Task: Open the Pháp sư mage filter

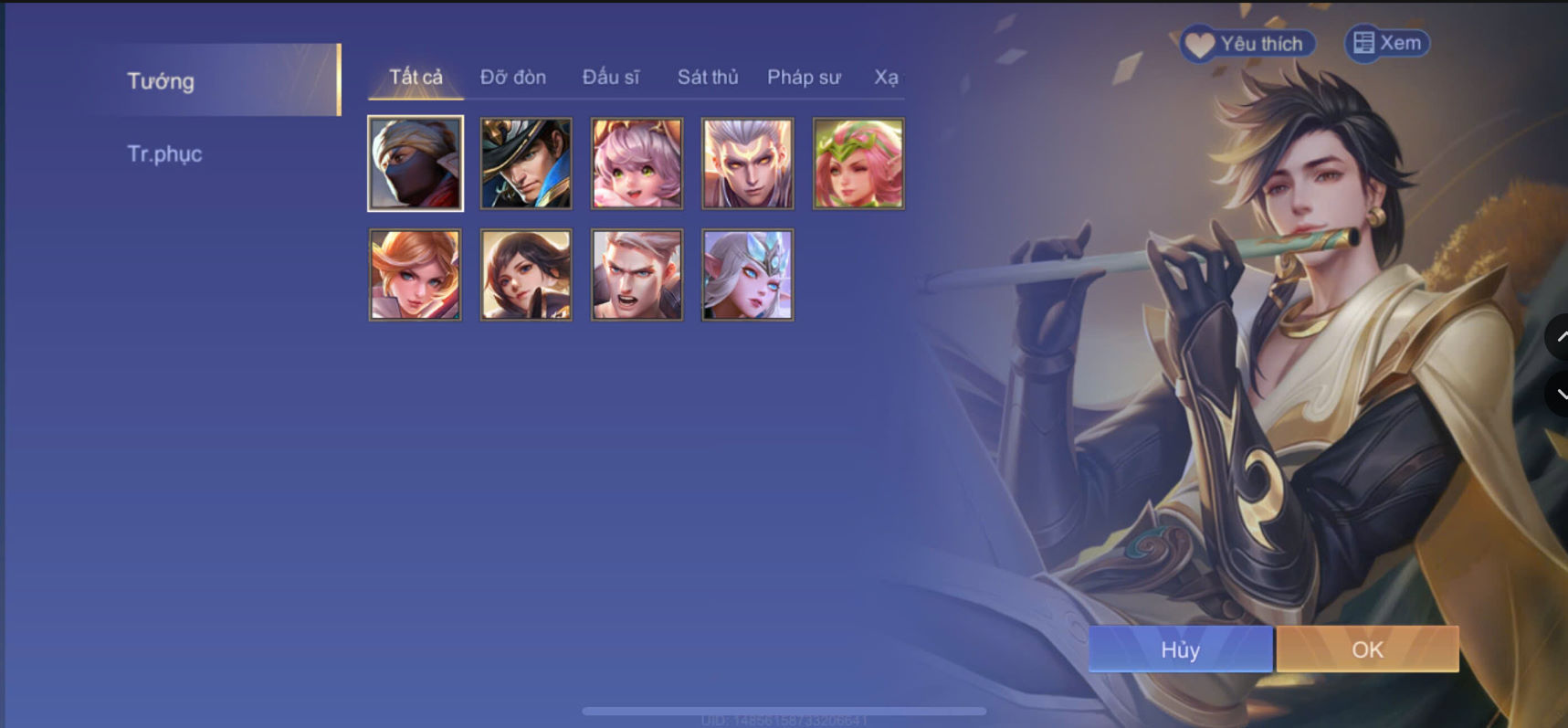Action: (x=803, y=78)
